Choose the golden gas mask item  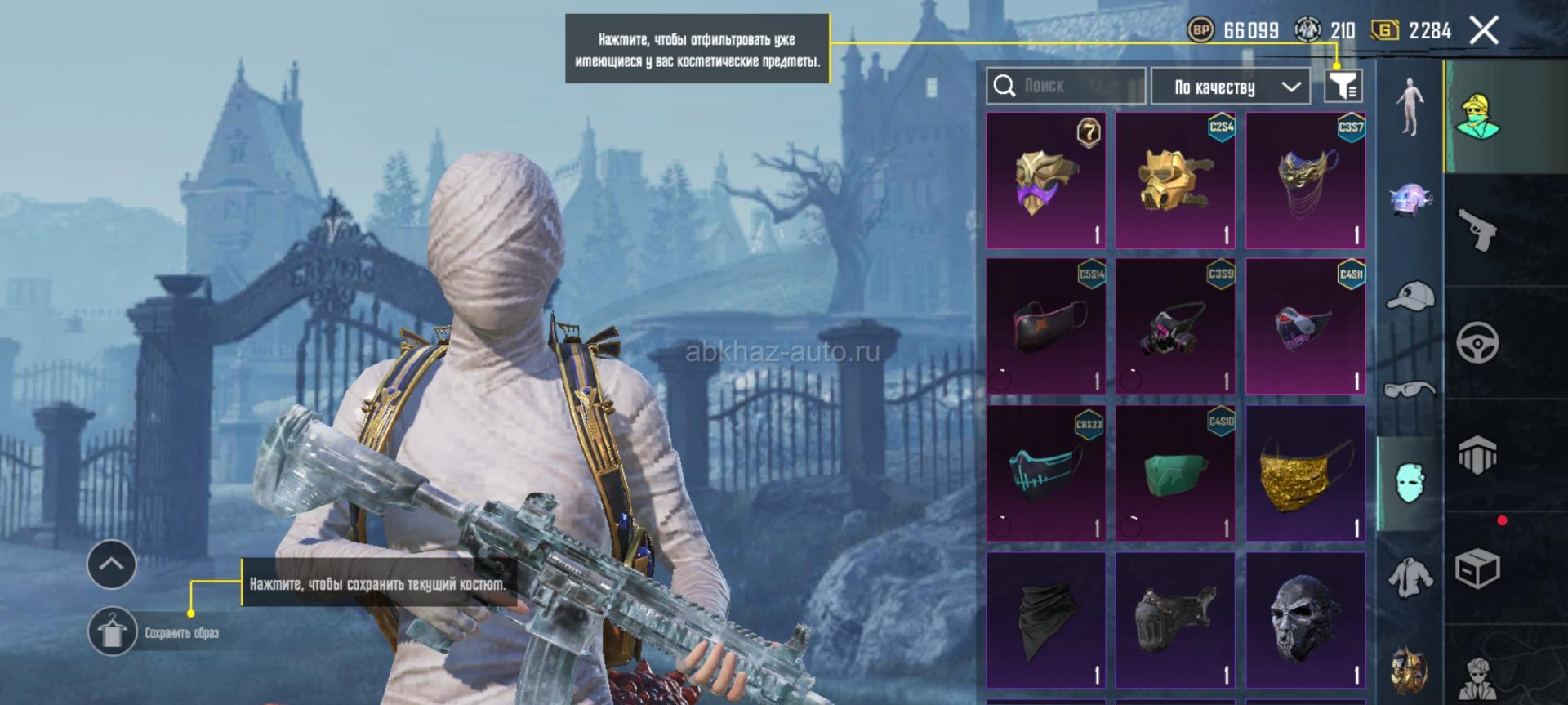(1175, 181)
